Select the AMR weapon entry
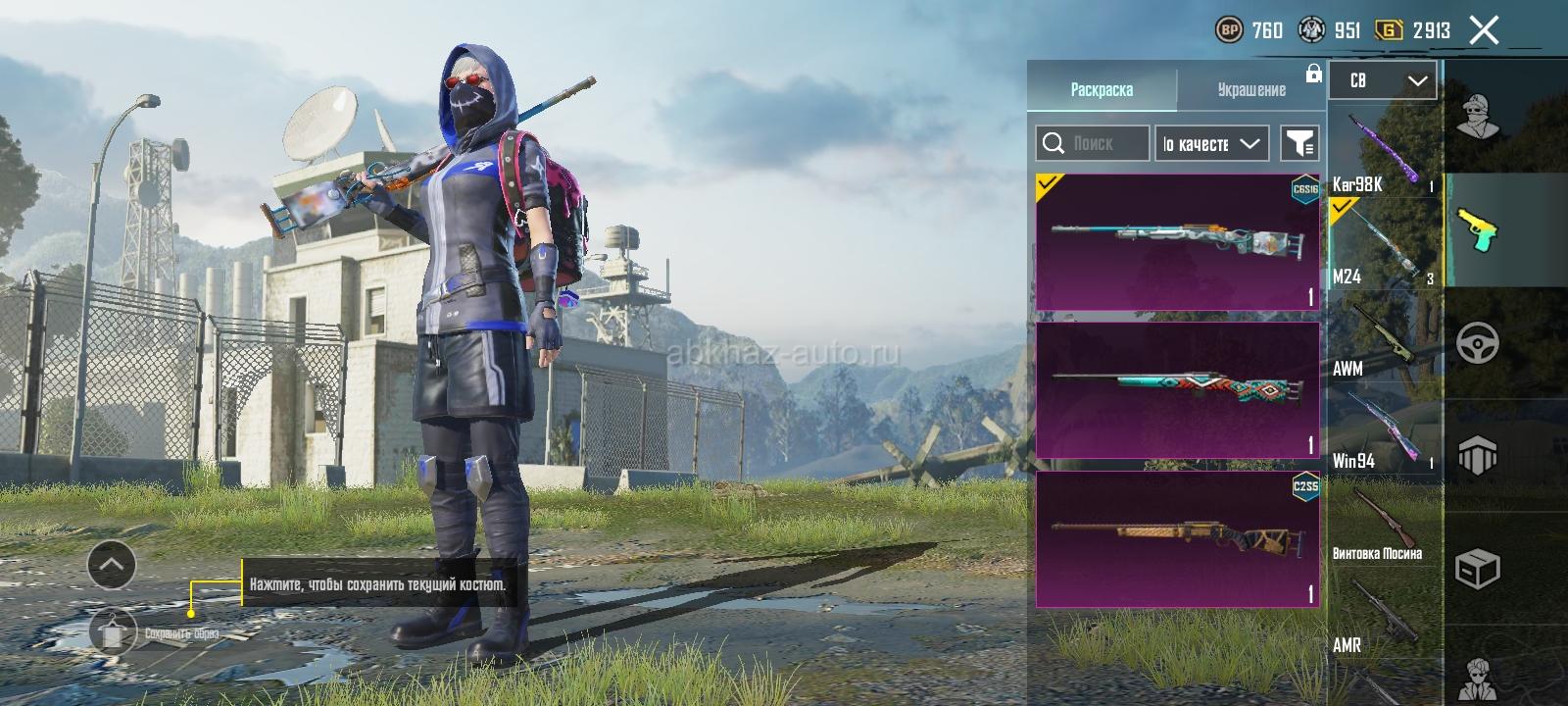This screenshot has height=706, width=1568. [x=1384, y=618]
